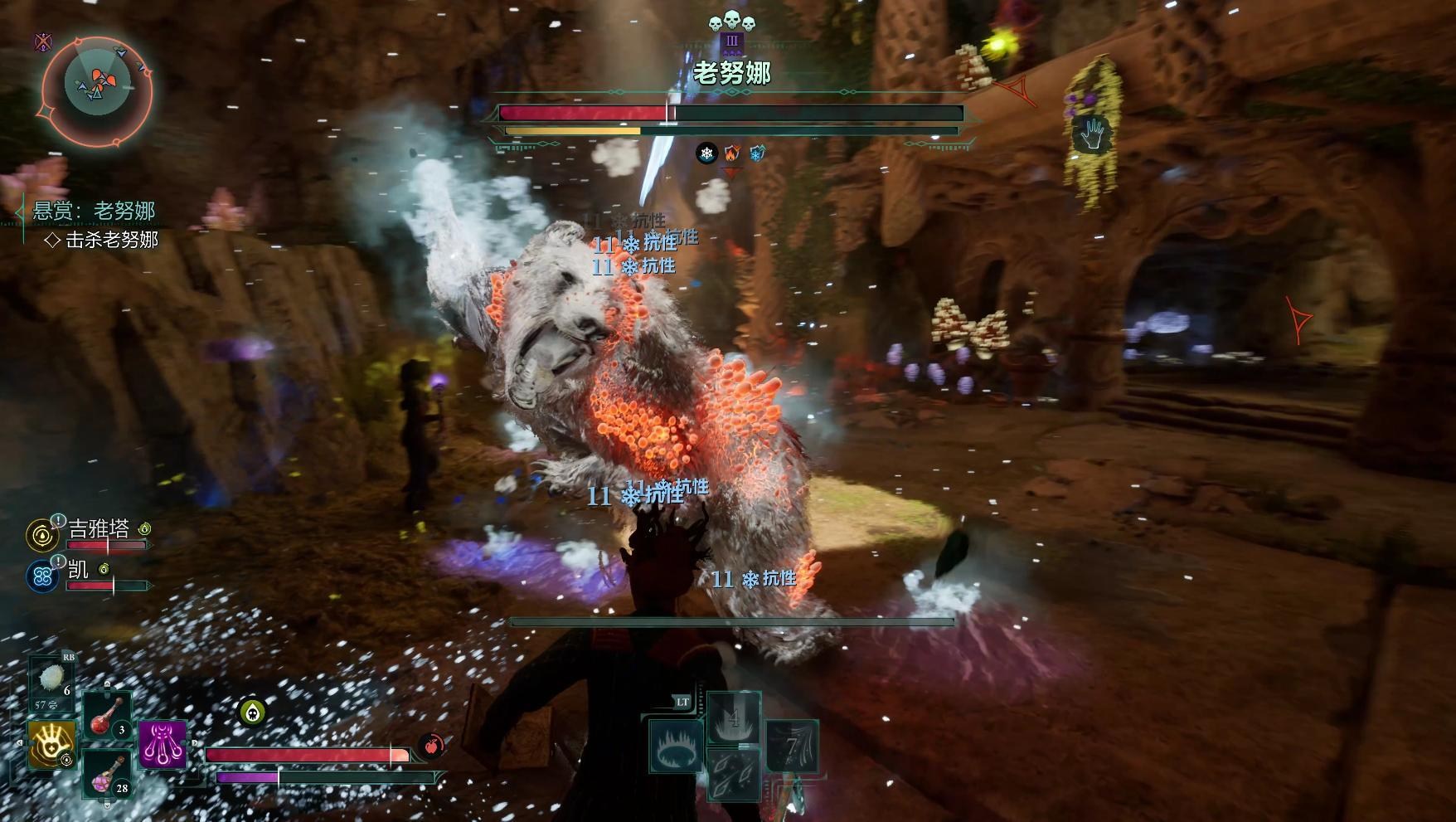This screenshot has height=822, width=1456.
Task: Drink the purple essence potion
Action: pos(108,775)
